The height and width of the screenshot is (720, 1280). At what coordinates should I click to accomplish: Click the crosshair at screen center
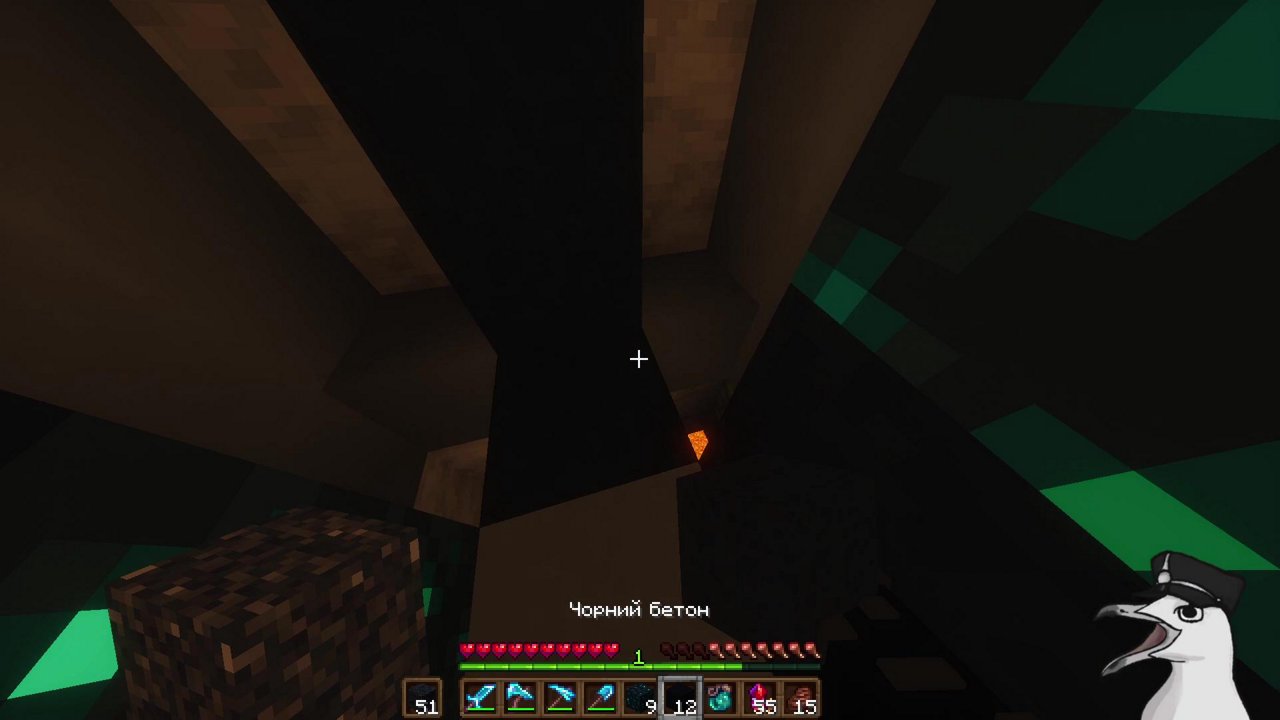(639, 359)
